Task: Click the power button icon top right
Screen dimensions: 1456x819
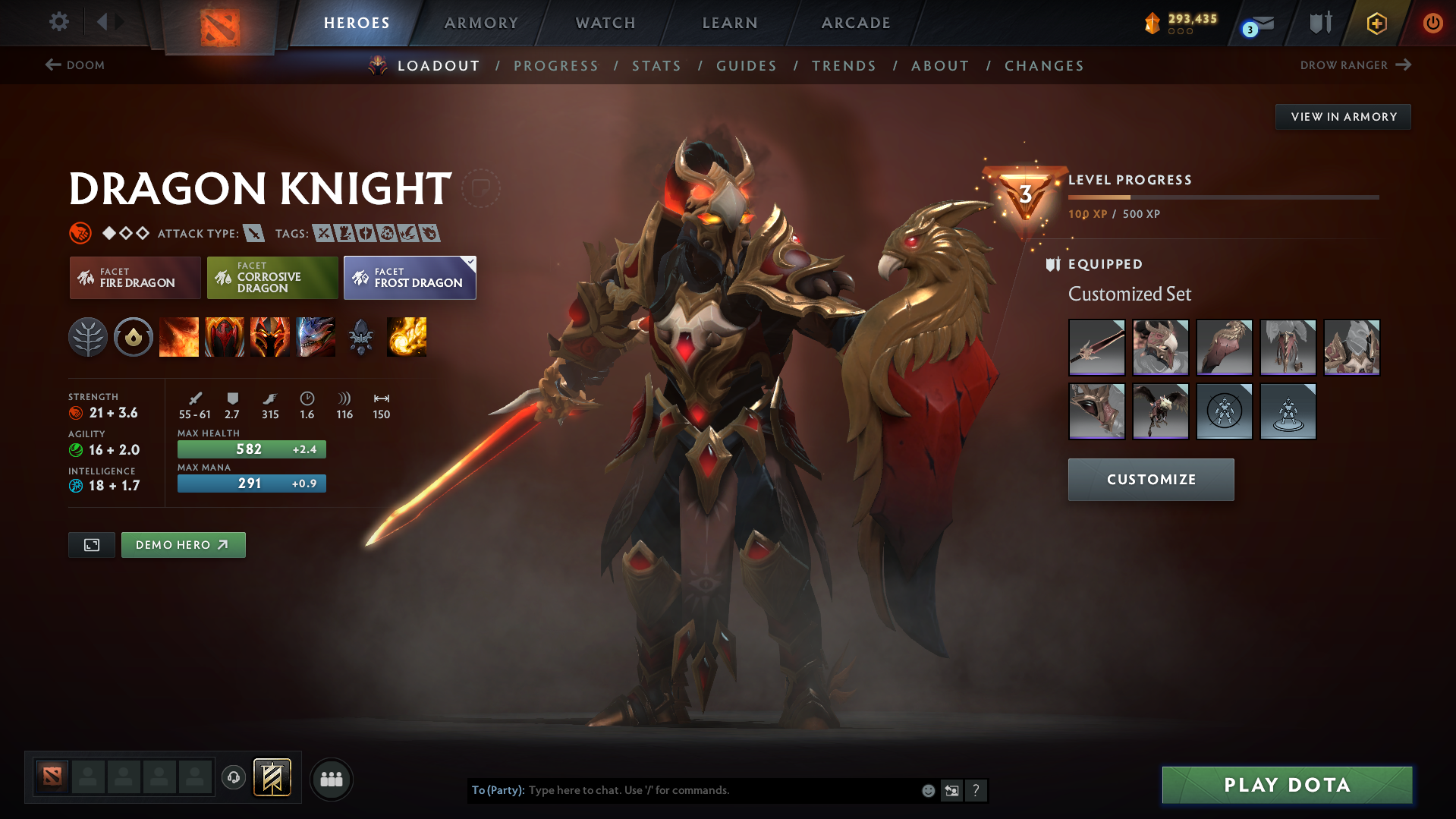Action: pyautogui.click(x=1432, y=23)
